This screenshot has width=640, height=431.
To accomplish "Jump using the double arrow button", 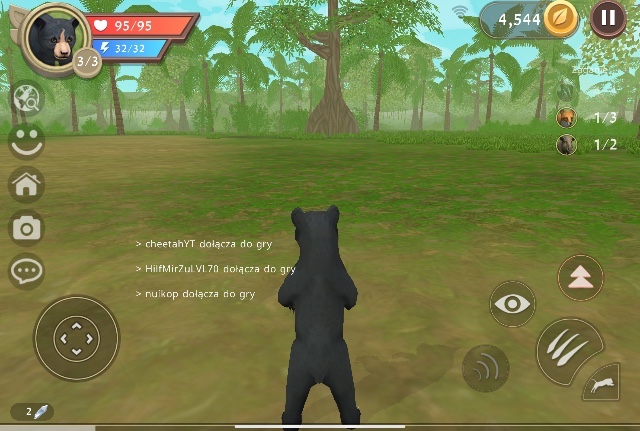I will click(580, 277).
